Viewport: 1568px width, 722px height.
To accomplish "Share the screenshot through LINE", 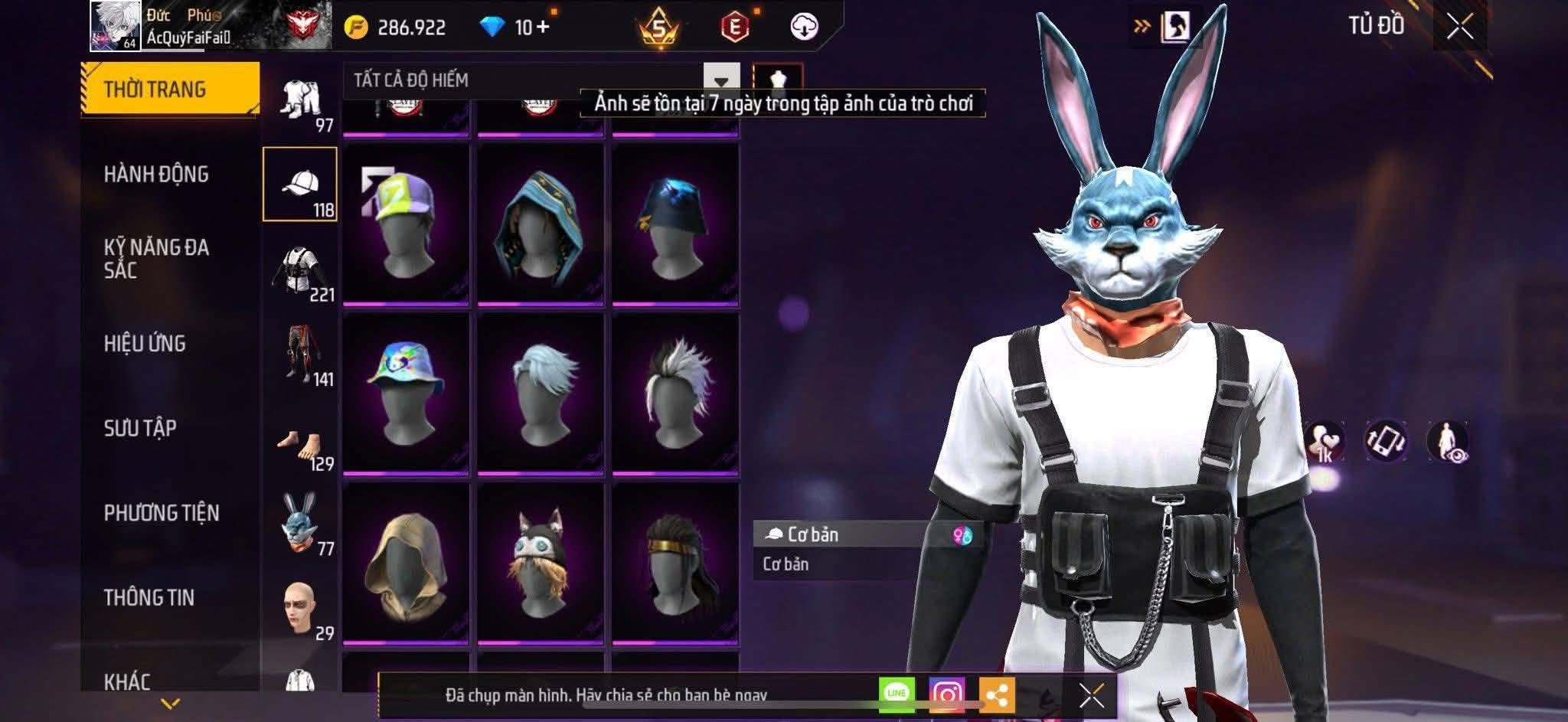I will click(x=897, y=694).
